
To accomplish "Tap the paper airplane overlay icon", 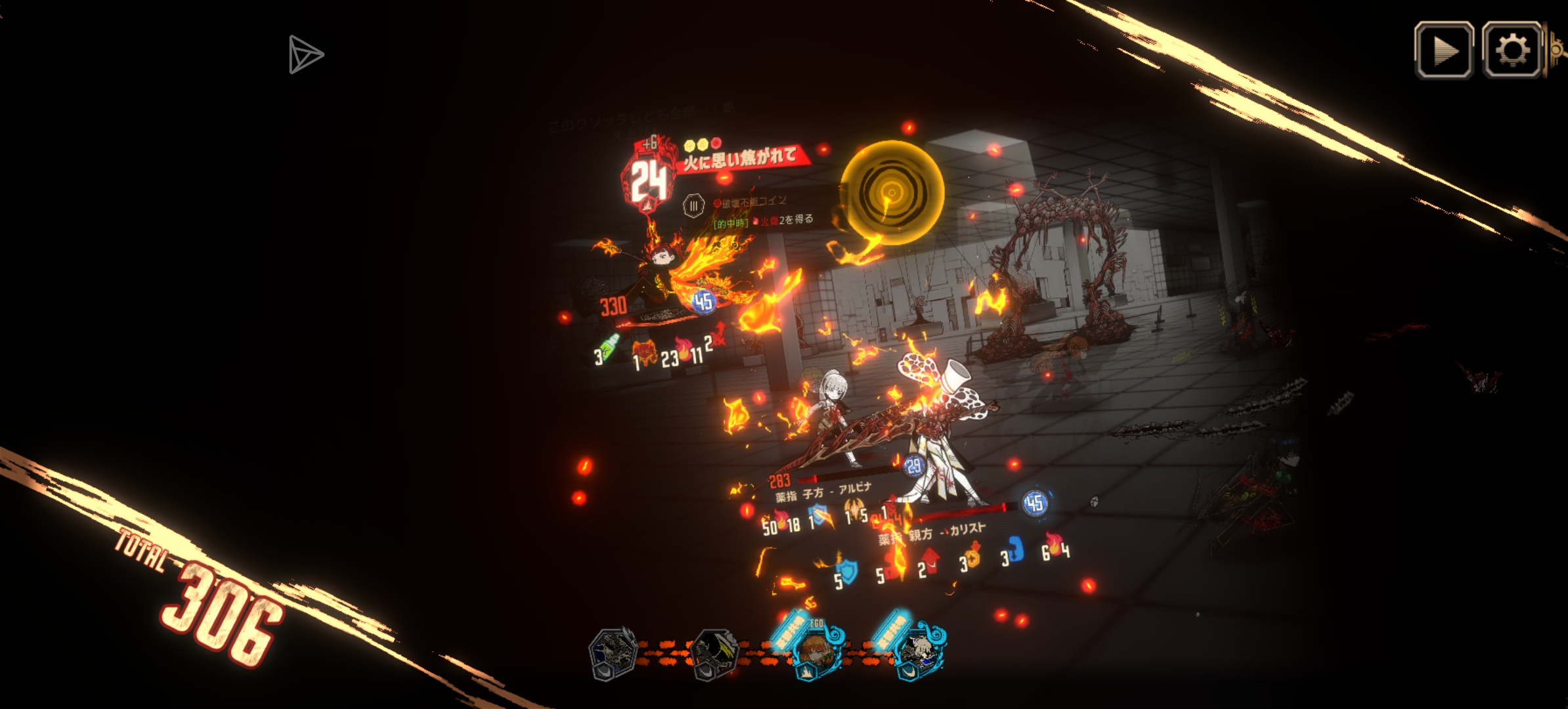I will pos(305,54).
